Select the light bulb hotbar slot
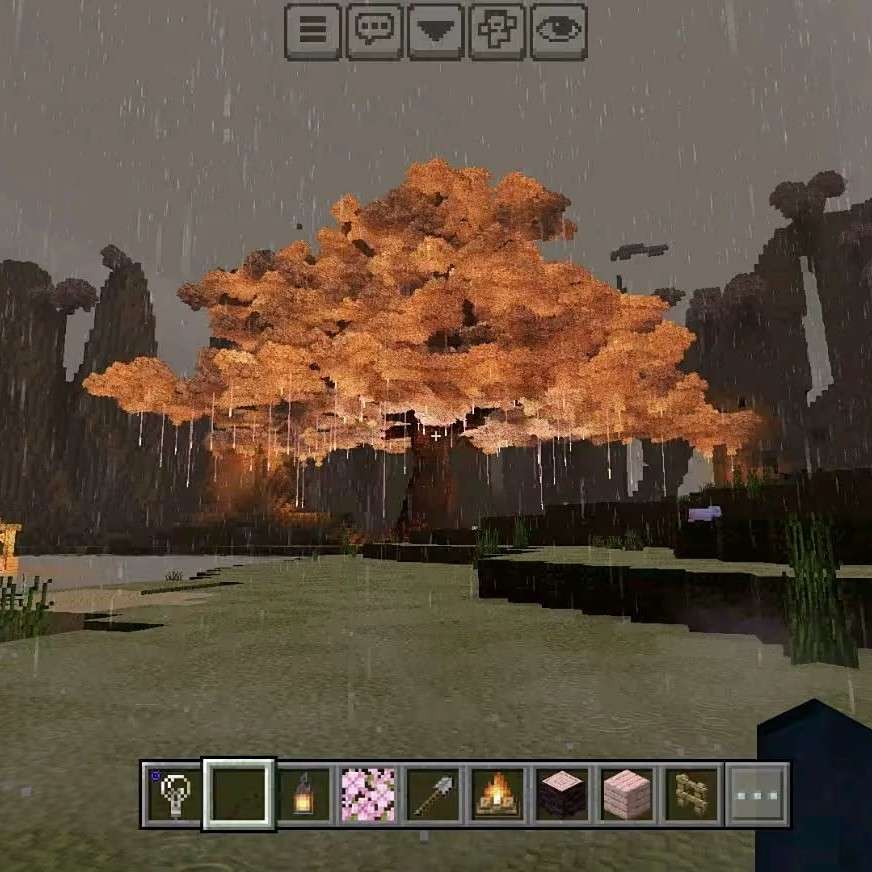Viewport: 872px width, 872px height. coord(173,795)
